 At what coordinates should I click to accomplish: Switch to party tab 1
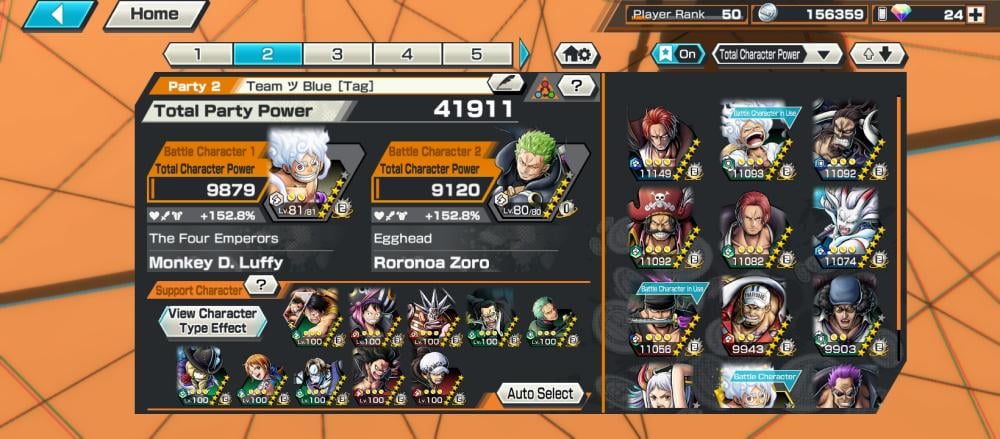(x=197, y=54)
